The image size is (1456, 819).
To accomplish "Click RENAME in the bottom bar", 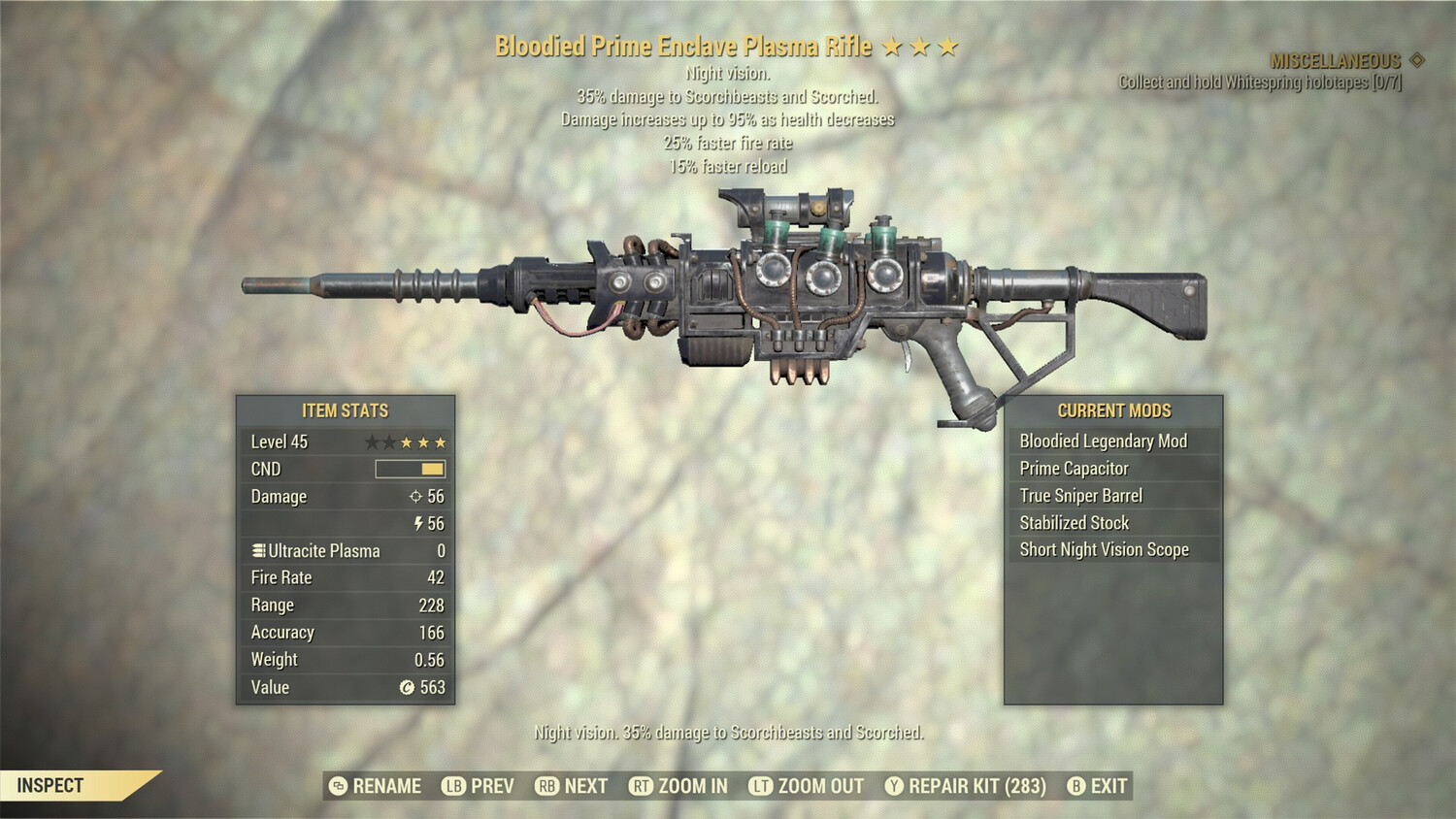I will tap(386, 786).
